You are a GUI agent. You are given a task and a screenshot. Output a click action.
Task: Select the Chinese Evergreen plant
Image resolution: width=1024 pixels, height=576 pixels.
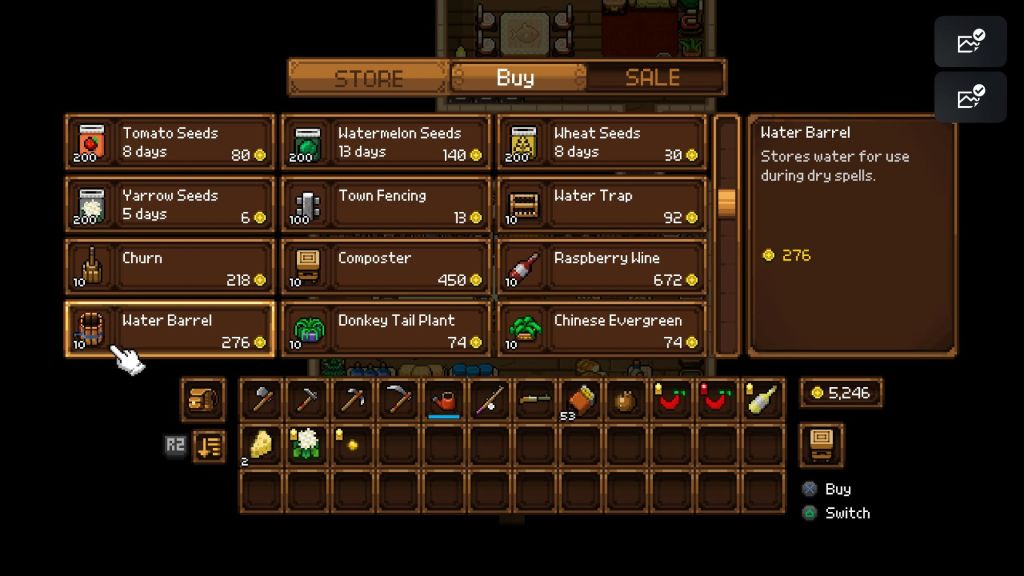pyautogui.click(x=602, y=330)
